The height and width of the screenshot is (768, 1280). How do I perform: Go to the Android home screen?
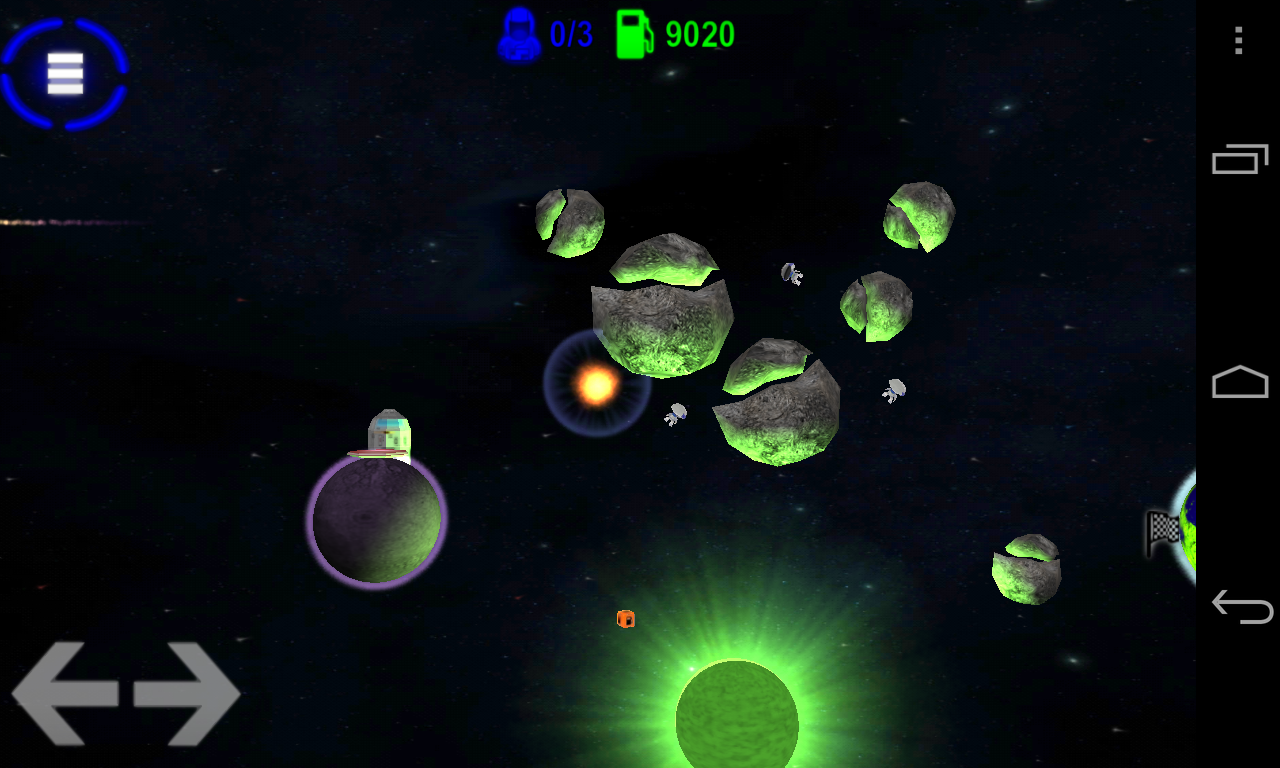[1240, 382]
